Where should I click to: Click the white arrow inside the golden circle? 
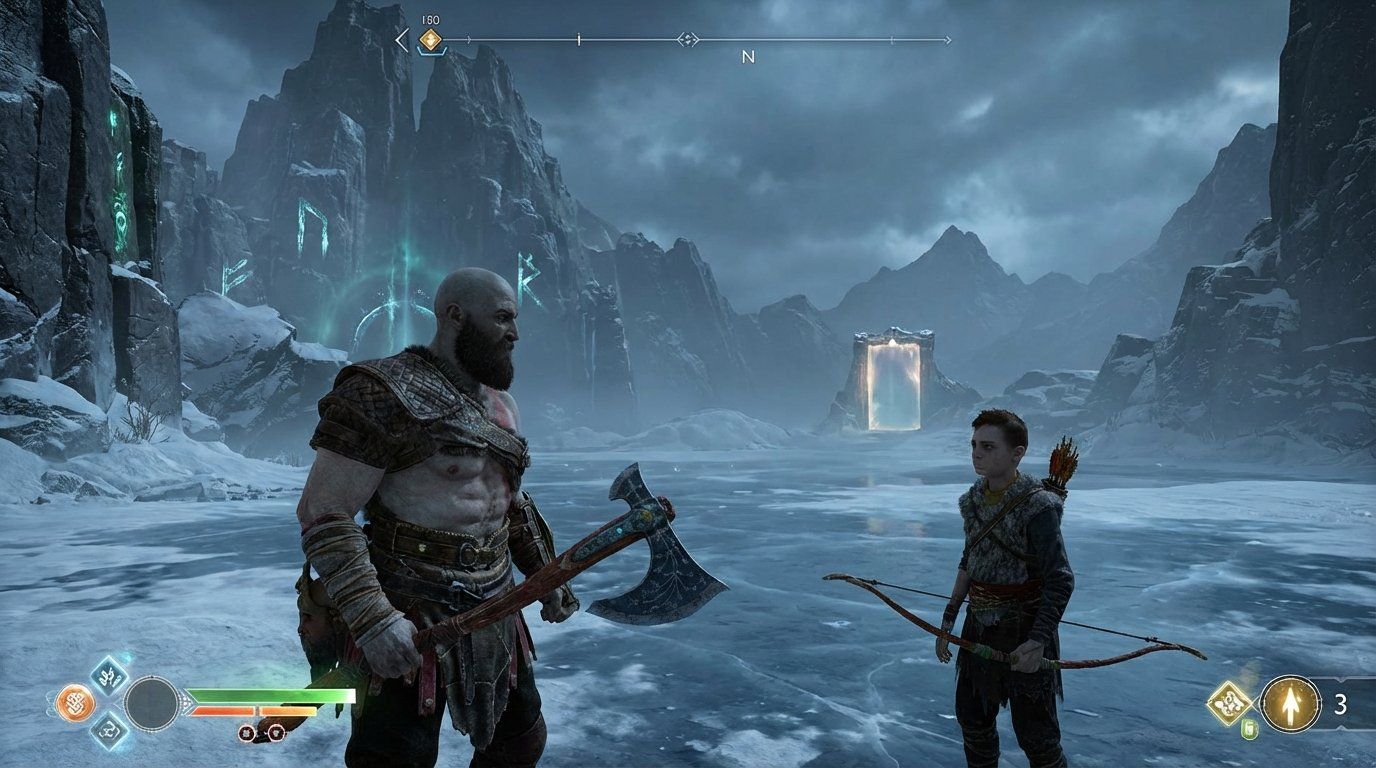coord(1290,703)
